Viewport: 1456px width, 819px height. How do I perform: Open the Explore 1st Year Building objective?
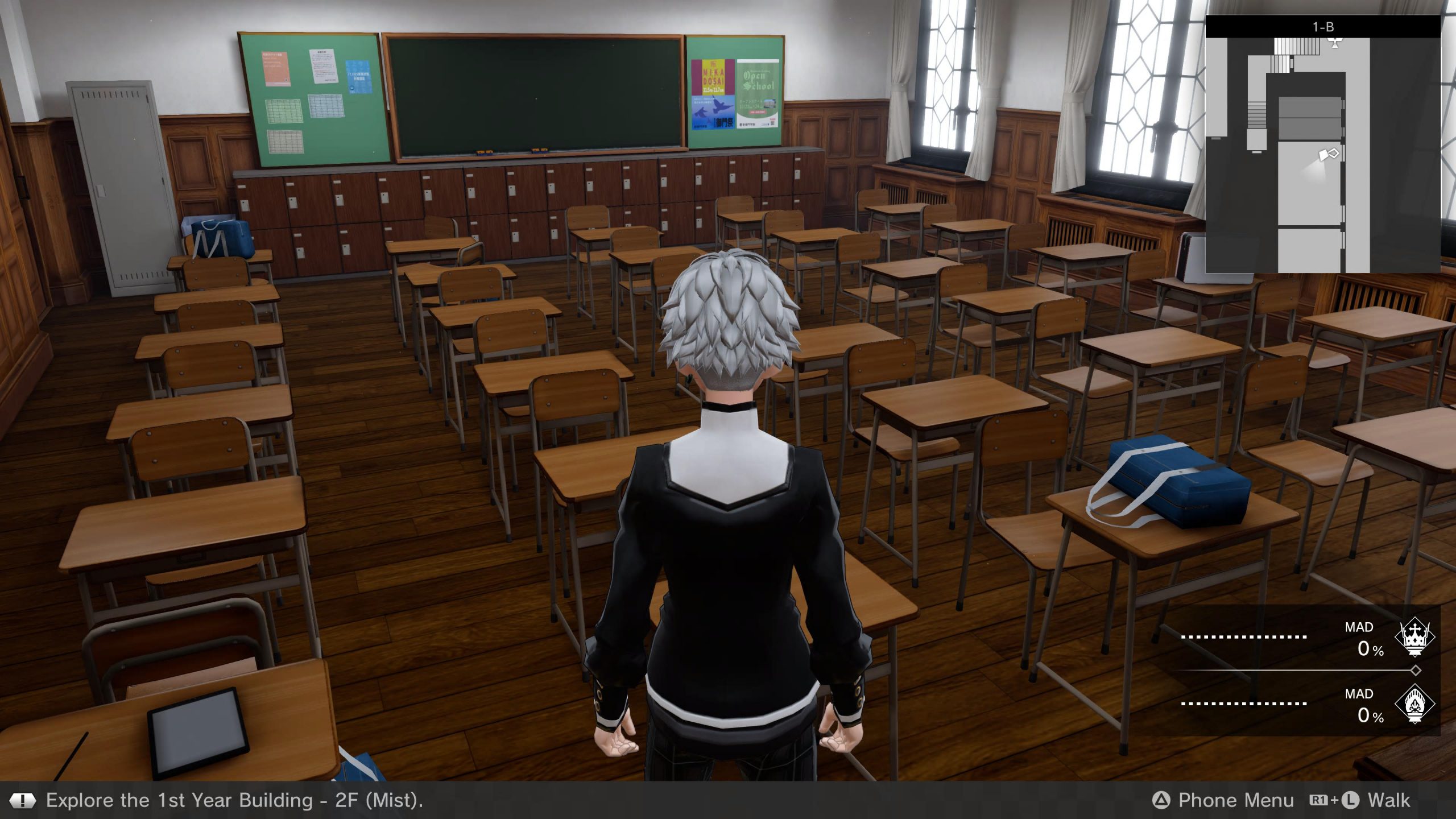click(x=234, y=800)
